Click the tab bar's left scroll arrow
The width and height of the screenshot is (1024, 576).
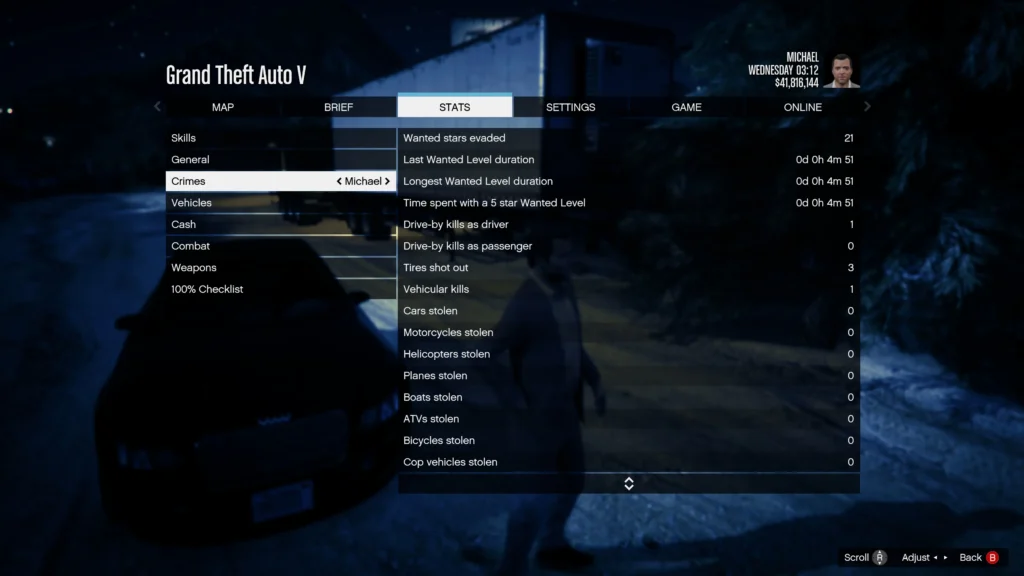point(157,107)
